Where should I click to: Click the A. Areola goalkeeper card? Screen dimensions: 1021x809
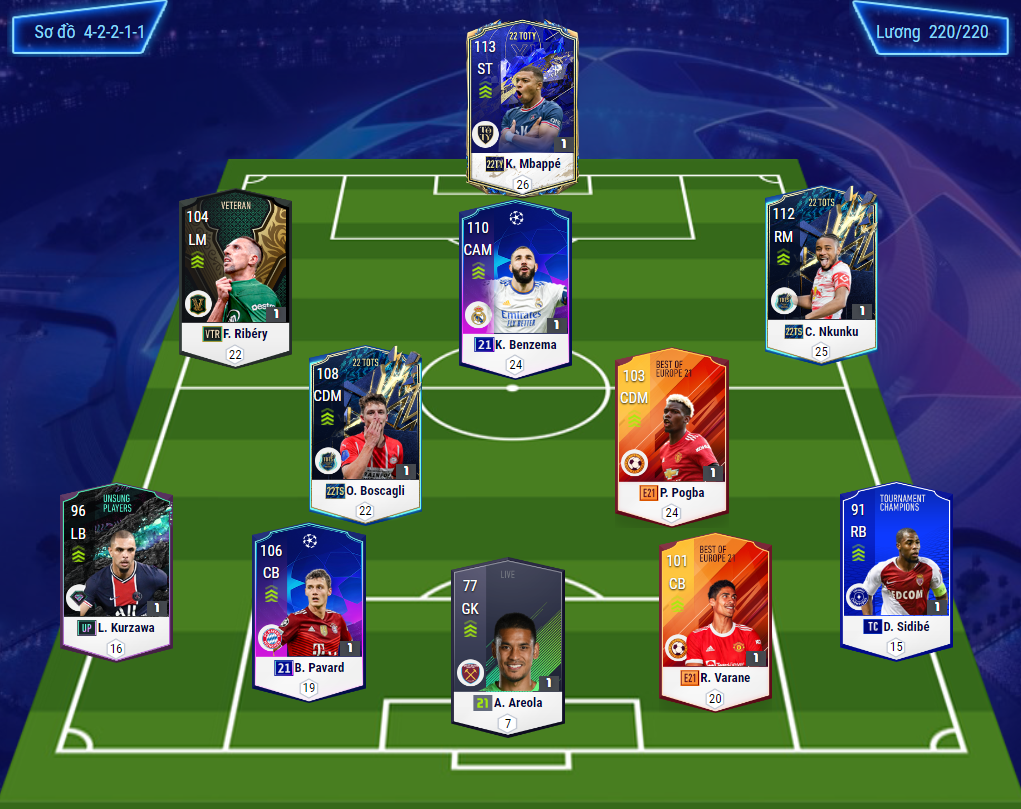pyautogui.click(x=508, y=635)
